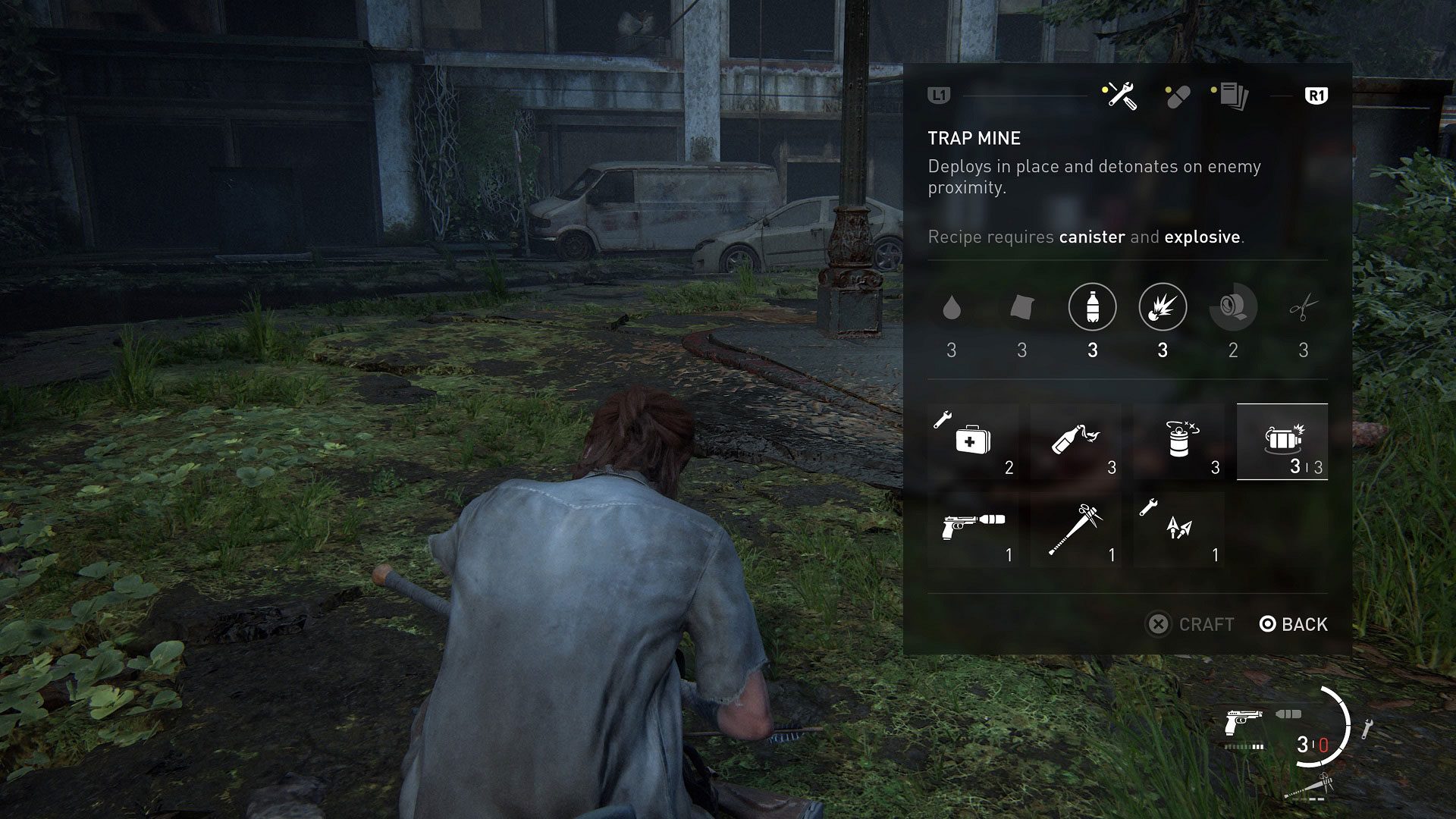Choose the molotov cocktail recipe
This screenshot has height=819, width=1456.
click(1075, 441)
